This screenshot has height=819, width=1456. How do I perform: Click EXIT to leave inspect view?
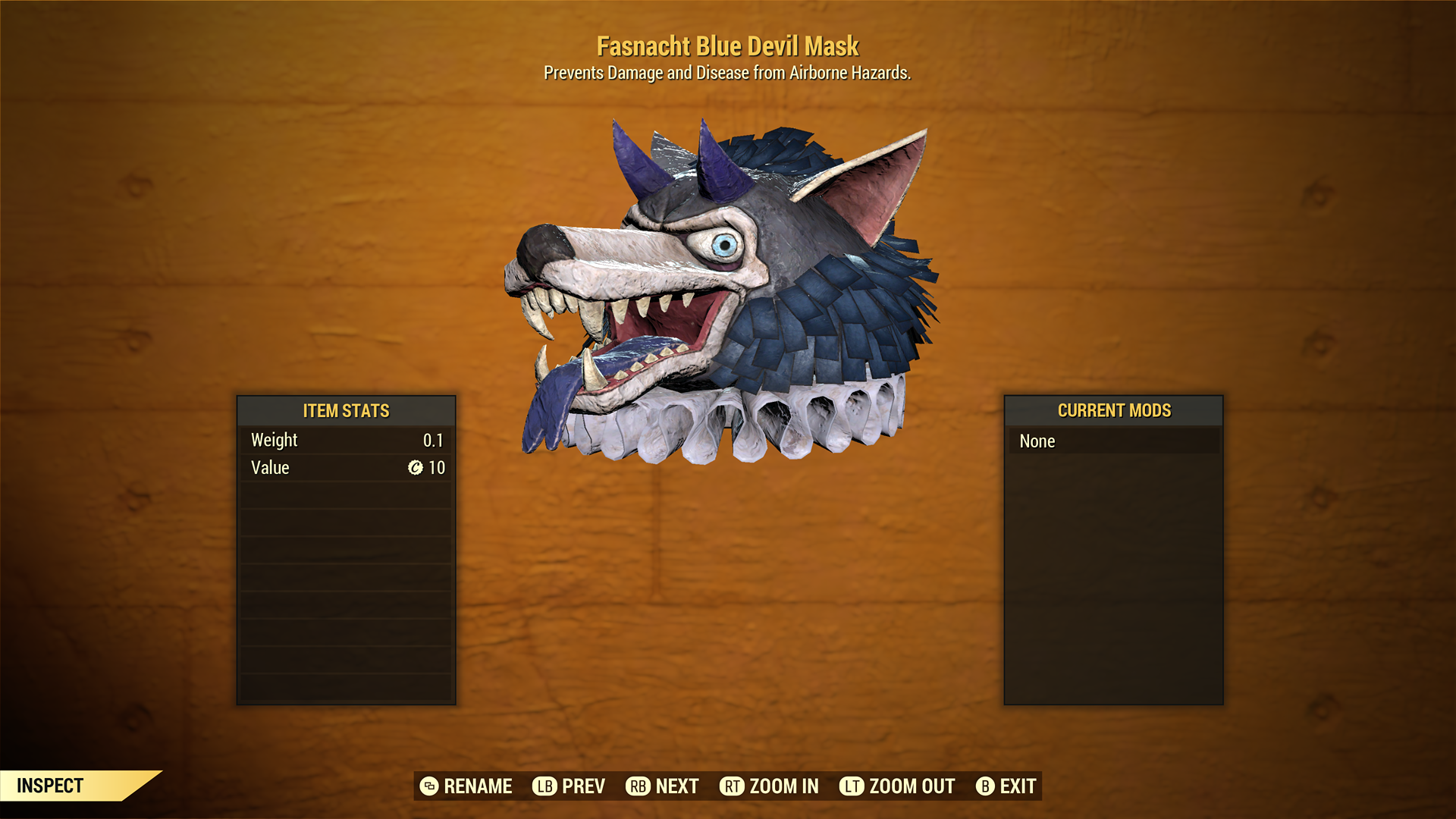click(x=1017, y=786)
